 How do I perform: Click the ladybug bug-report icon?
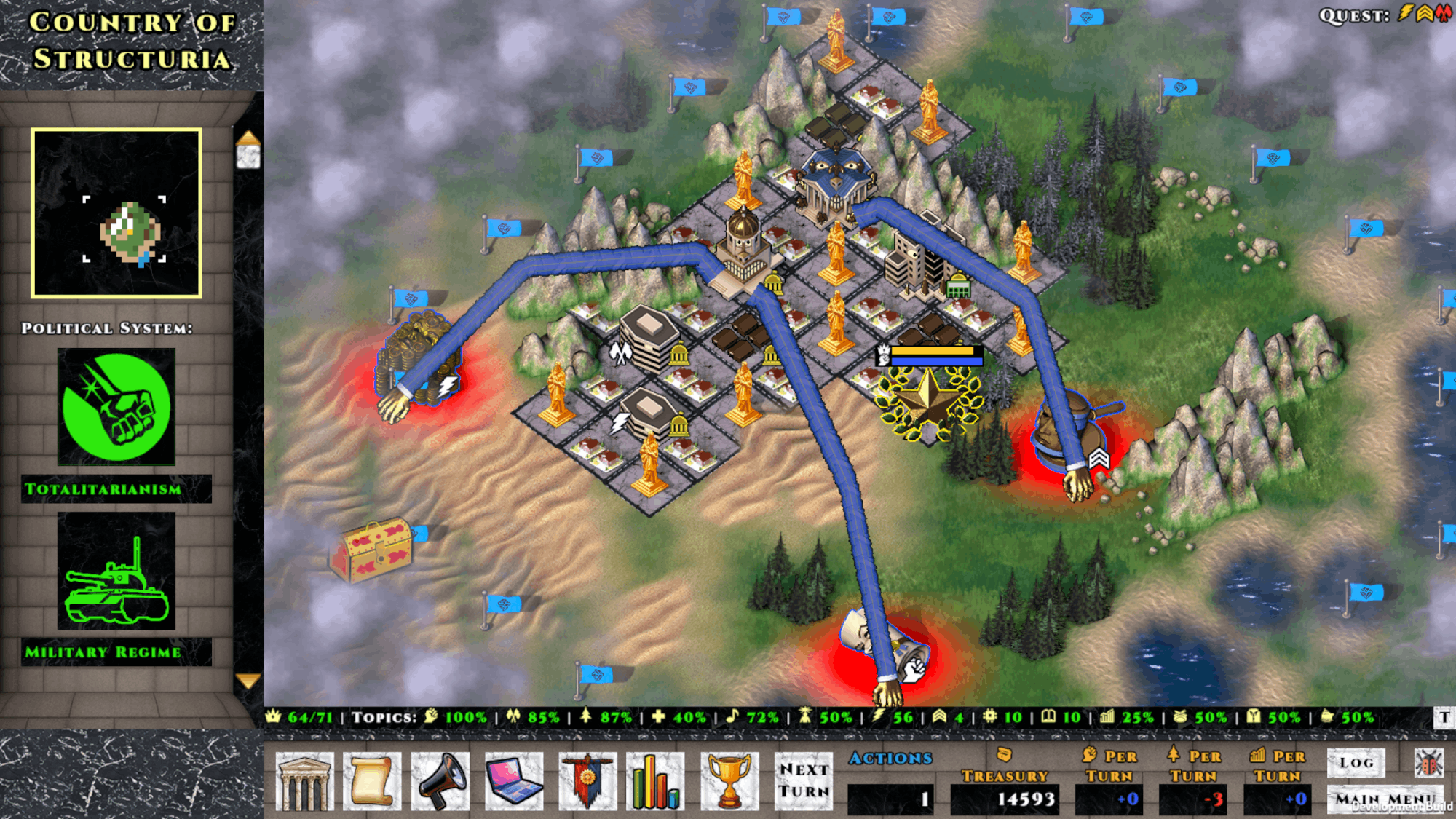(x=1428, y=762)
